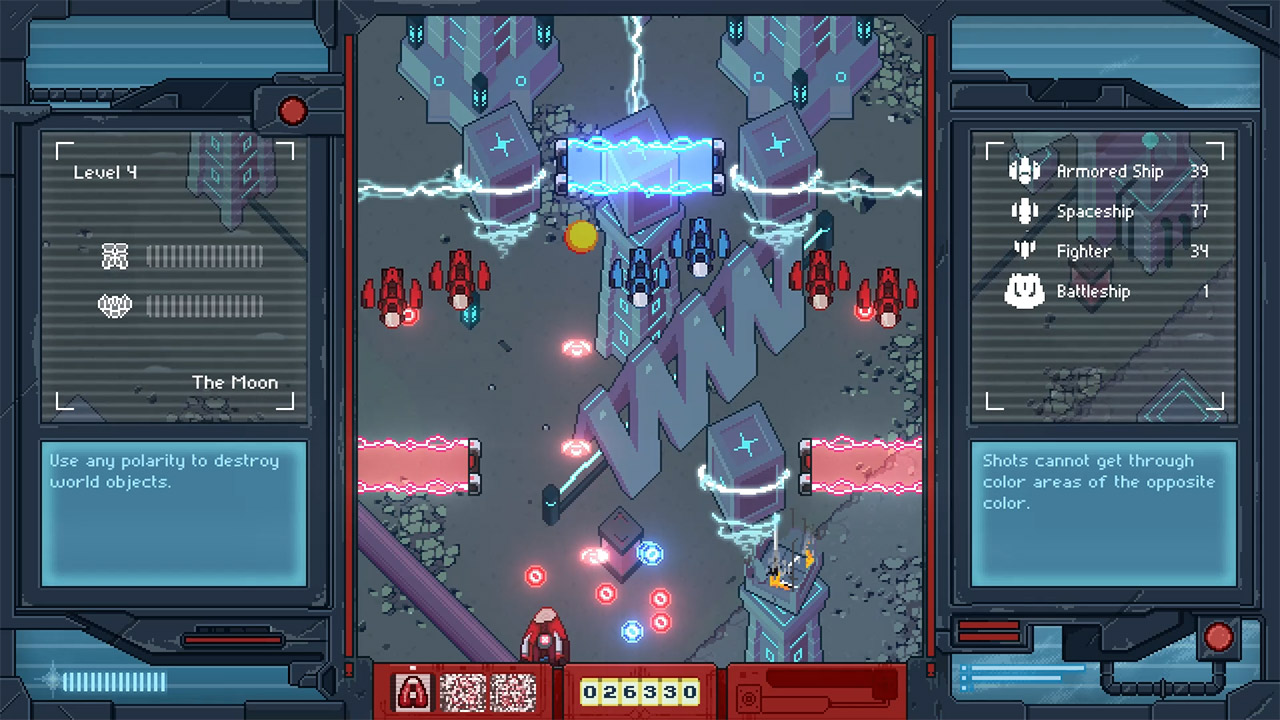1280x720 pixels.
Task: Select the Battleship count value '1'
Action: 1205,291
